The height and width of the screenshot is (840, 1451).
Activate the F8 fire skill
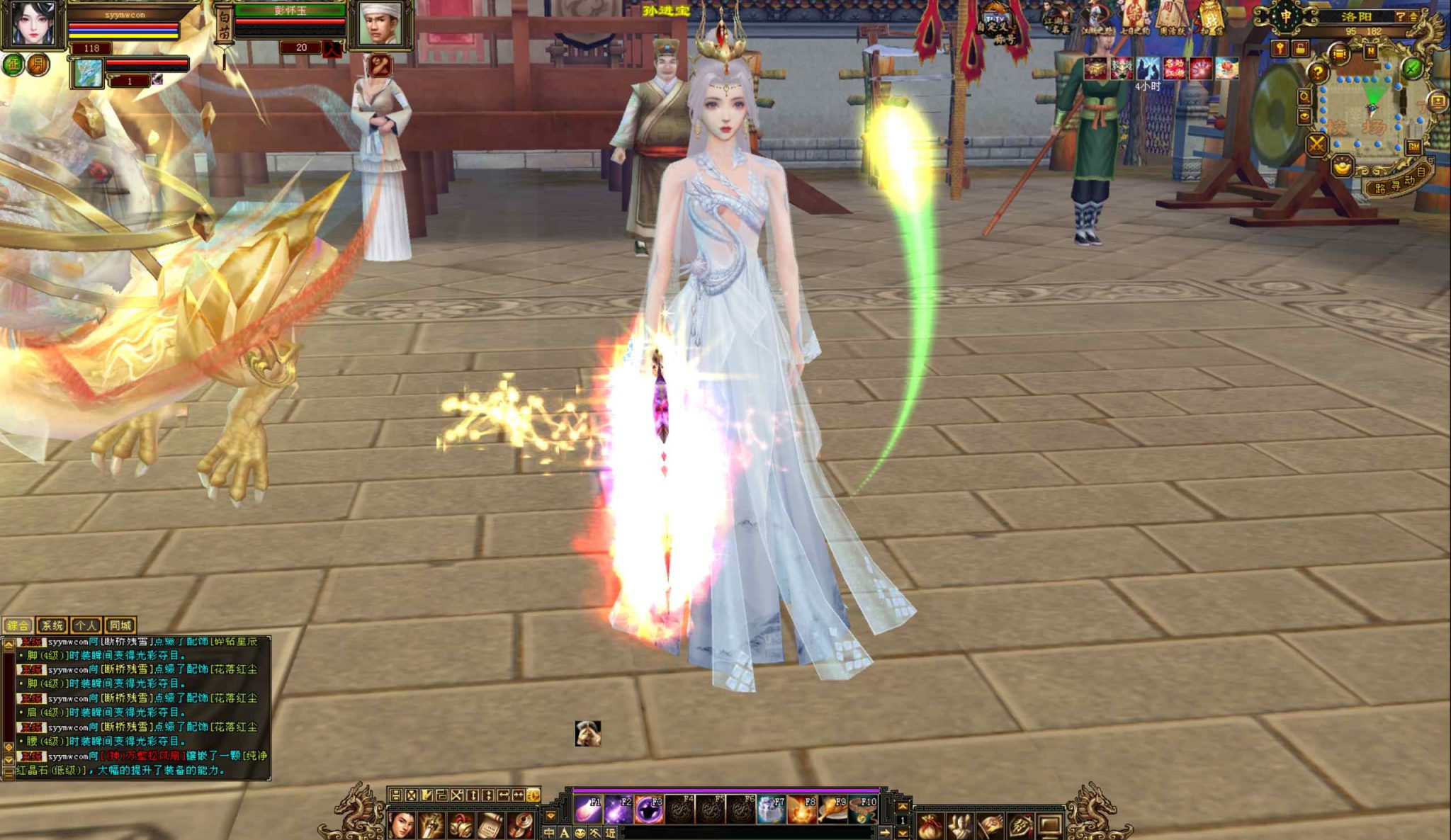point(801,809)
